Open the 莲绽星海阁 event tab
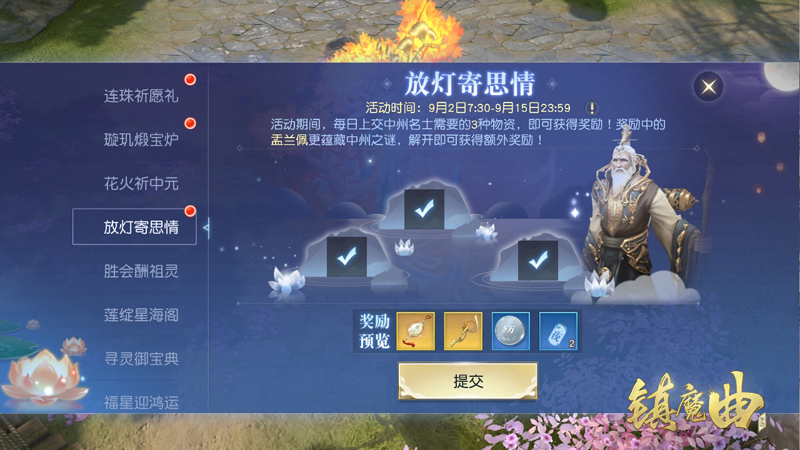 tap(140, 315)
